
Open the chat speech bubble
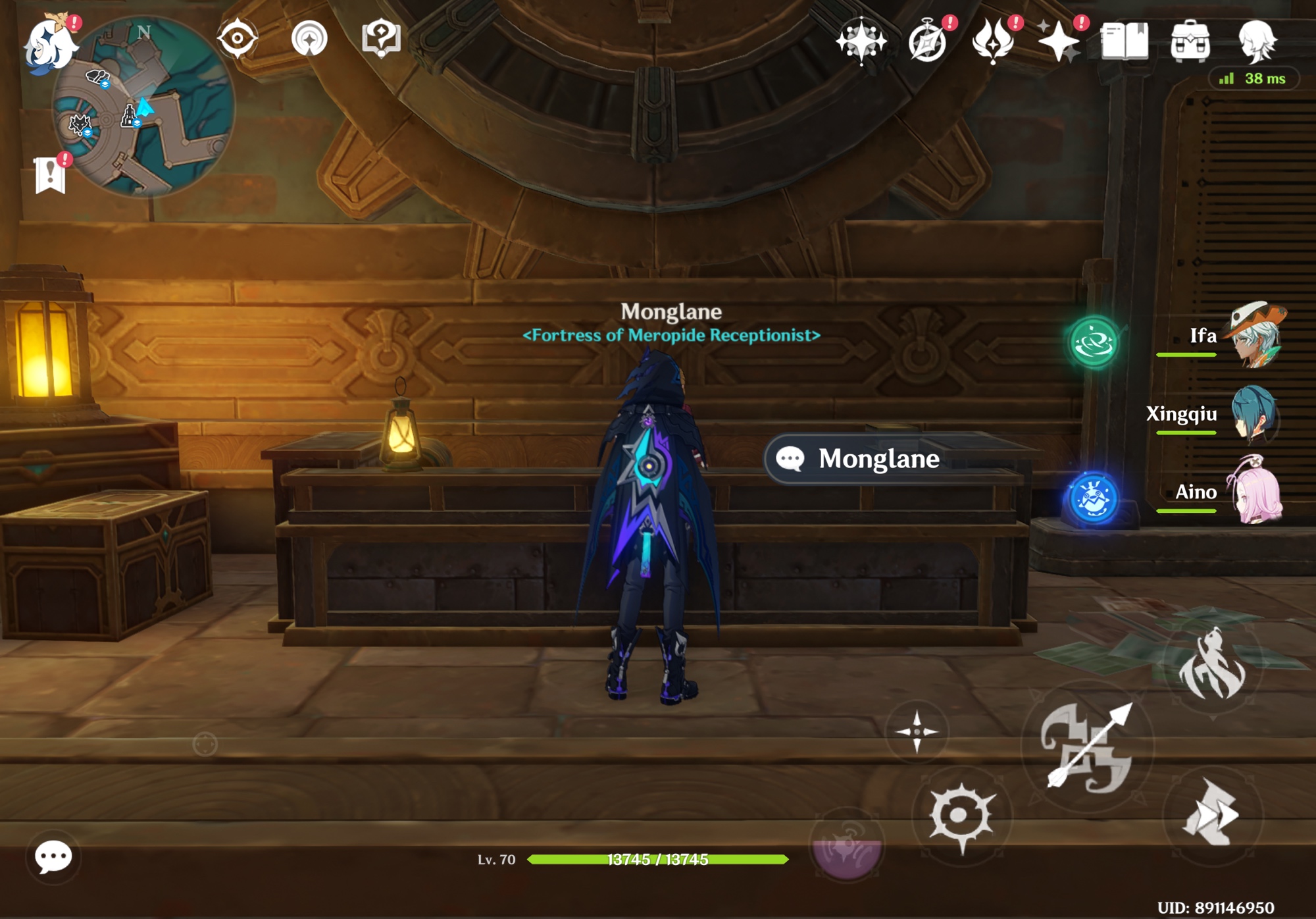coord(53,856)
